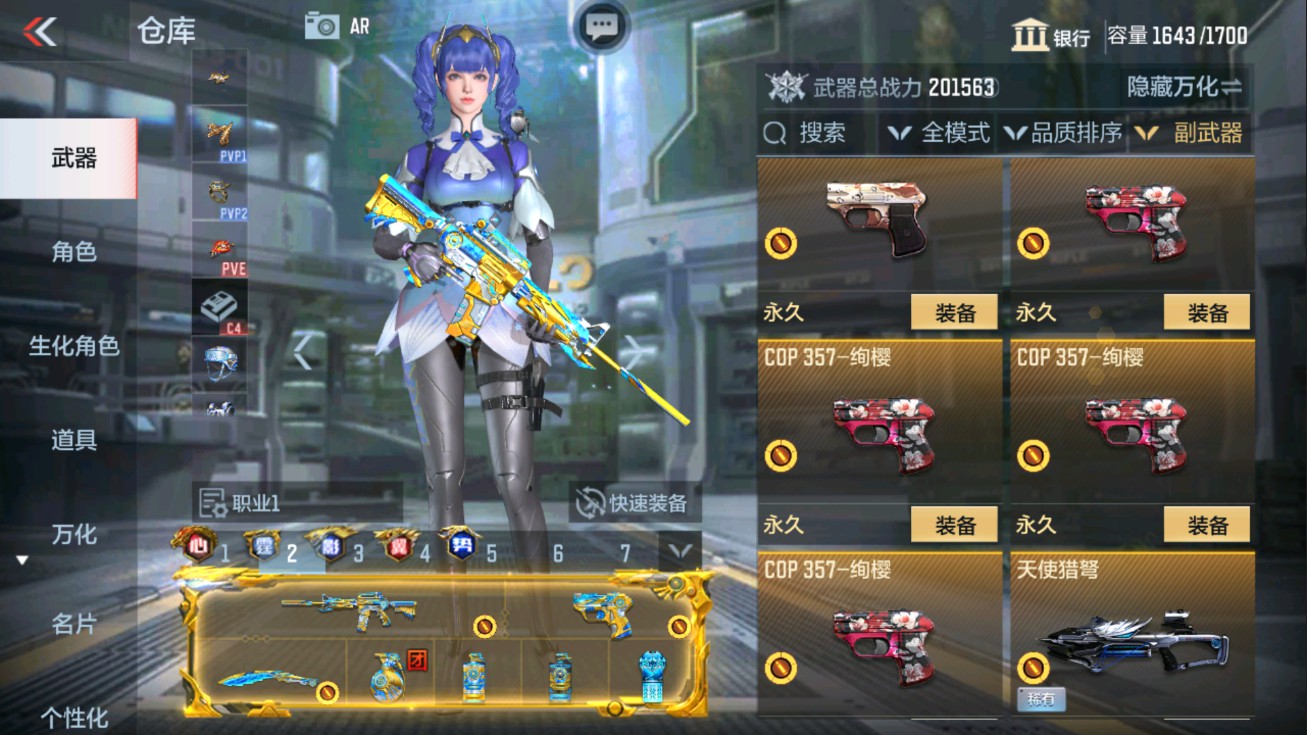Expand loadout list with the down chevron

[680, 548]
